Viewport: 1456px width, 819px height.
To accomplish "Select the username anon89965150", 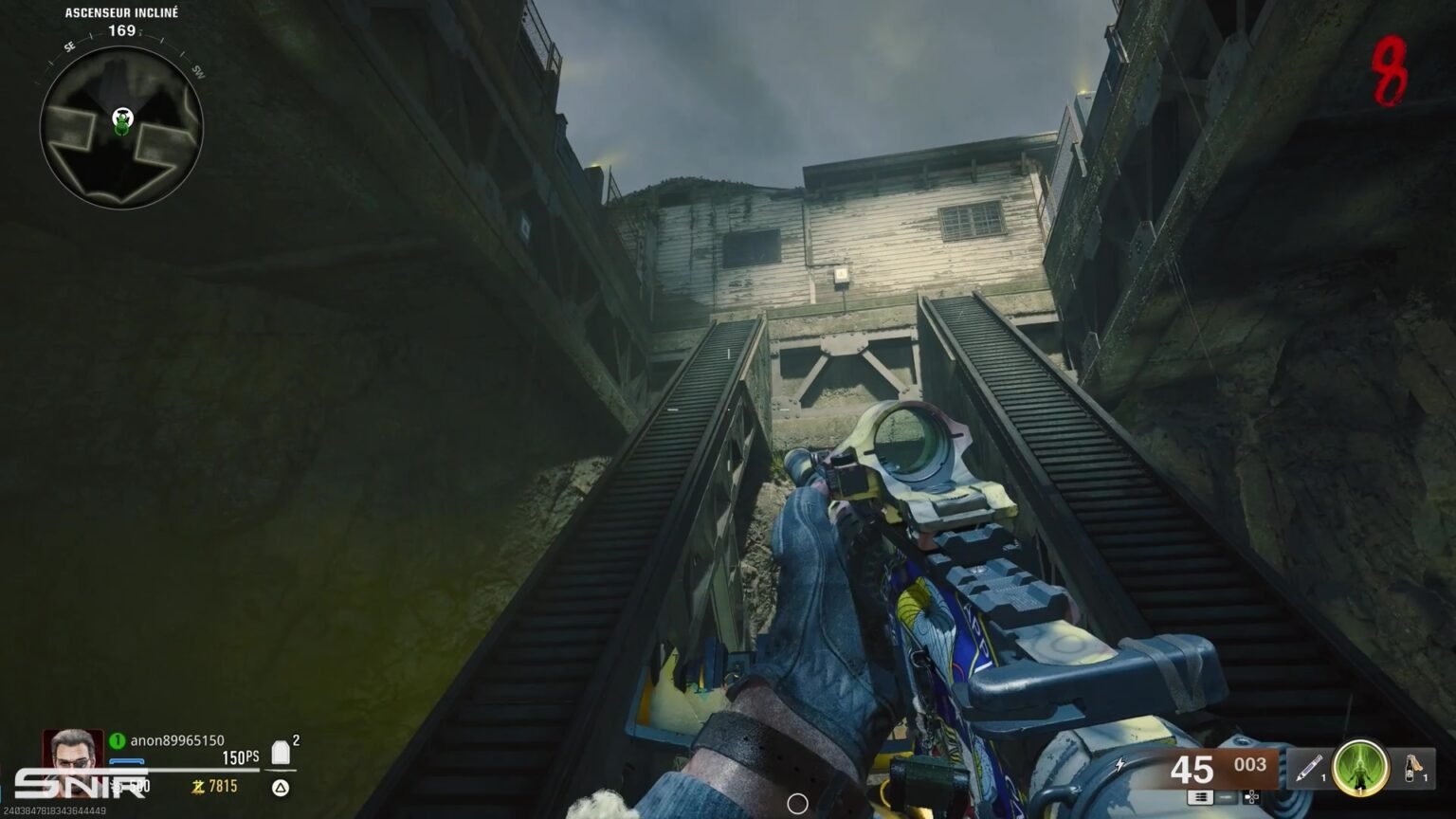I will [177, 740].
